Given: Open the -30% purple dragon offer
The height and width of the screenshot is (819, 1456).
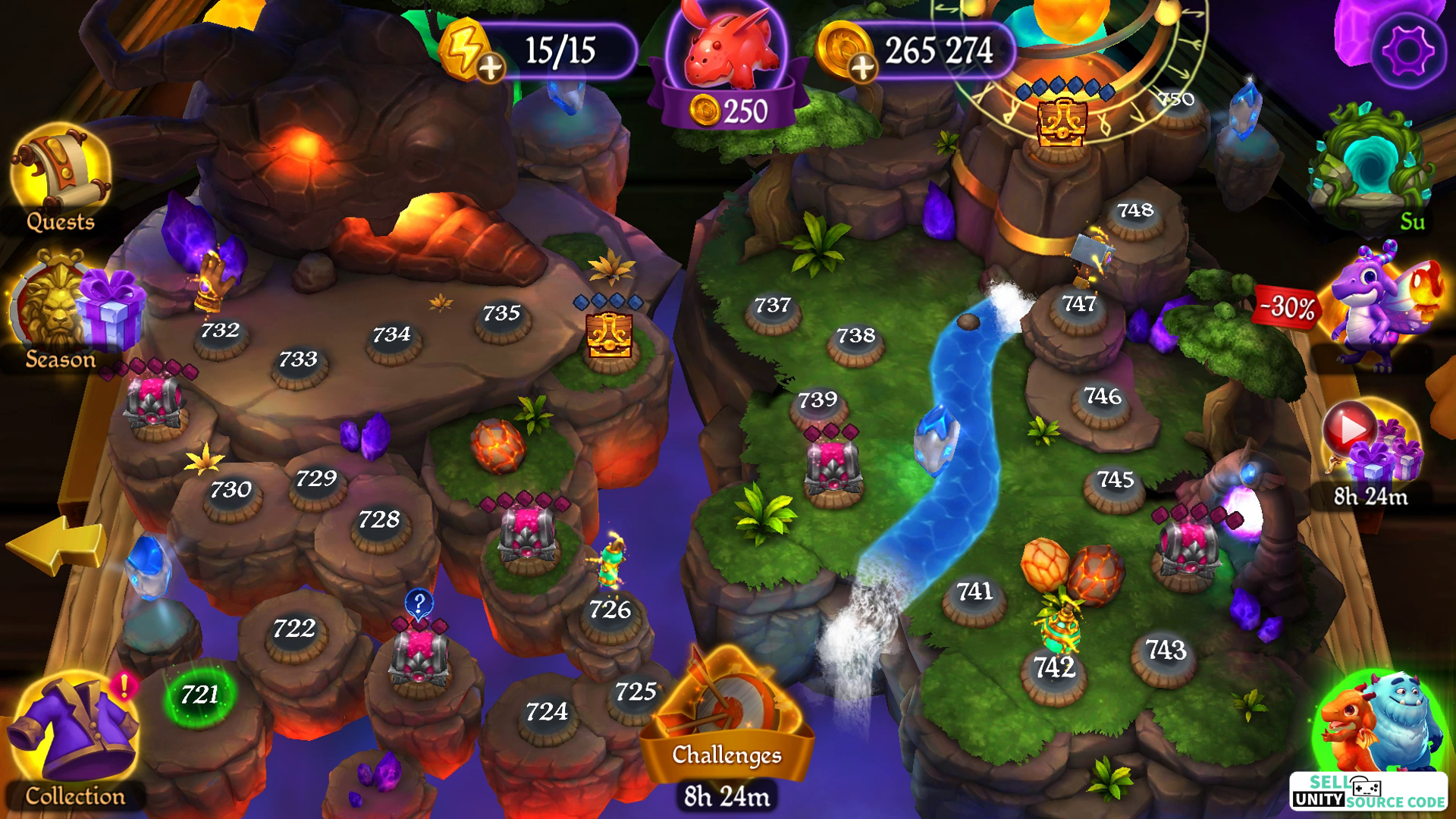Looking at the screenshot, I should pos(1373,311).
